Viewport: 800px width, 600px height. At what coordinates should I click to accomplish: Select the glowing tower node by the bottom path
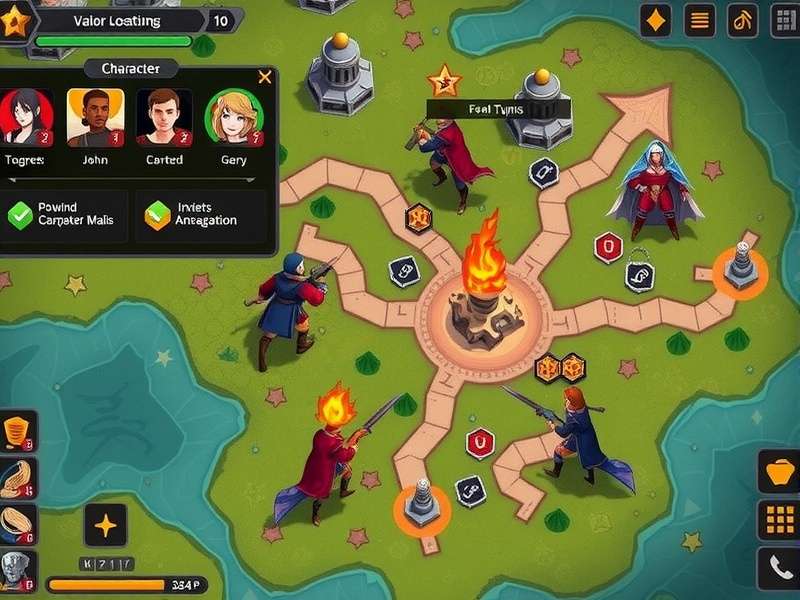pyautogui.click(x=421, y=506)
